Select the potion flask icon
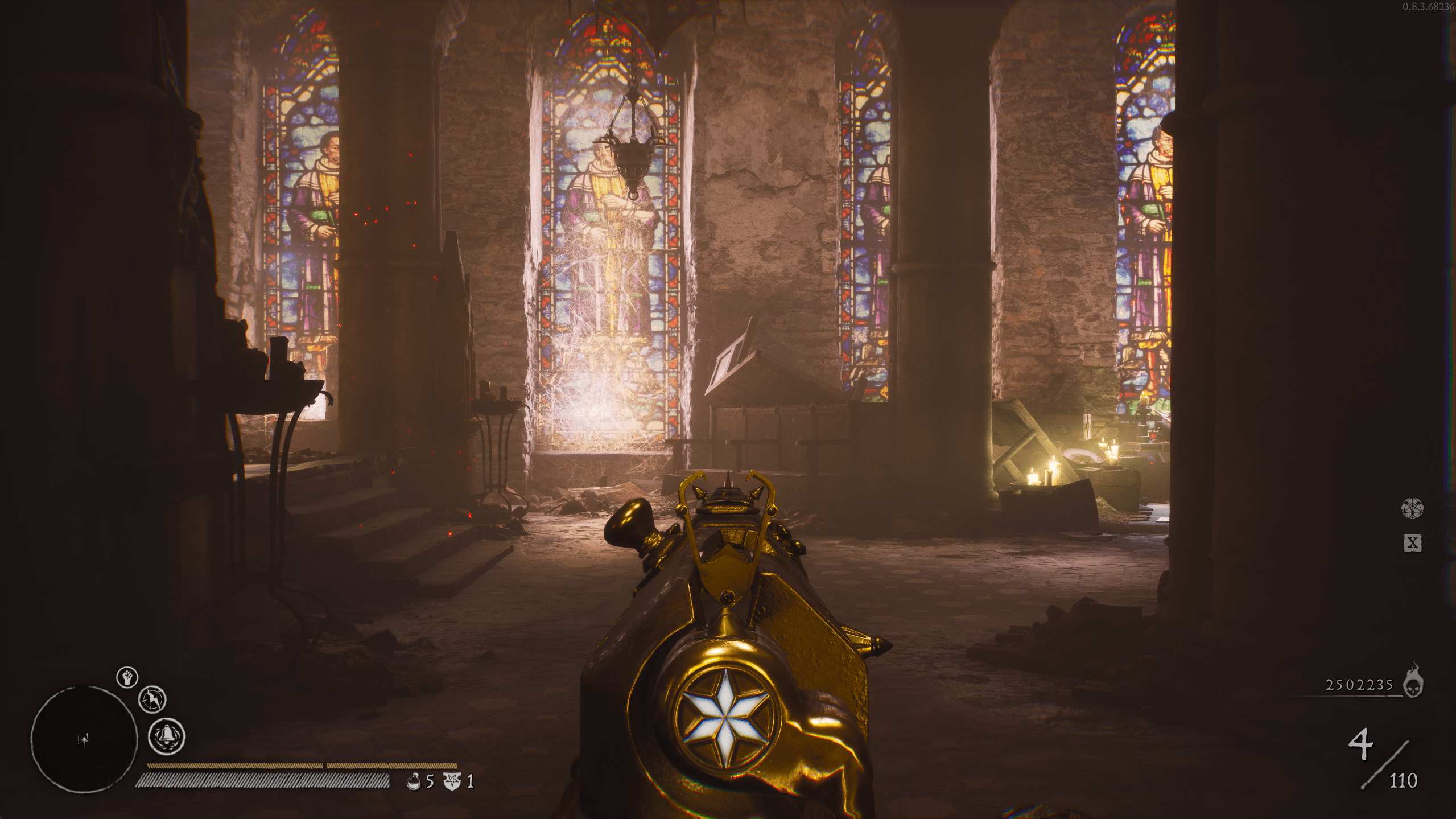The height and width of the screenshot is (819, 1456). pos(414,781)
